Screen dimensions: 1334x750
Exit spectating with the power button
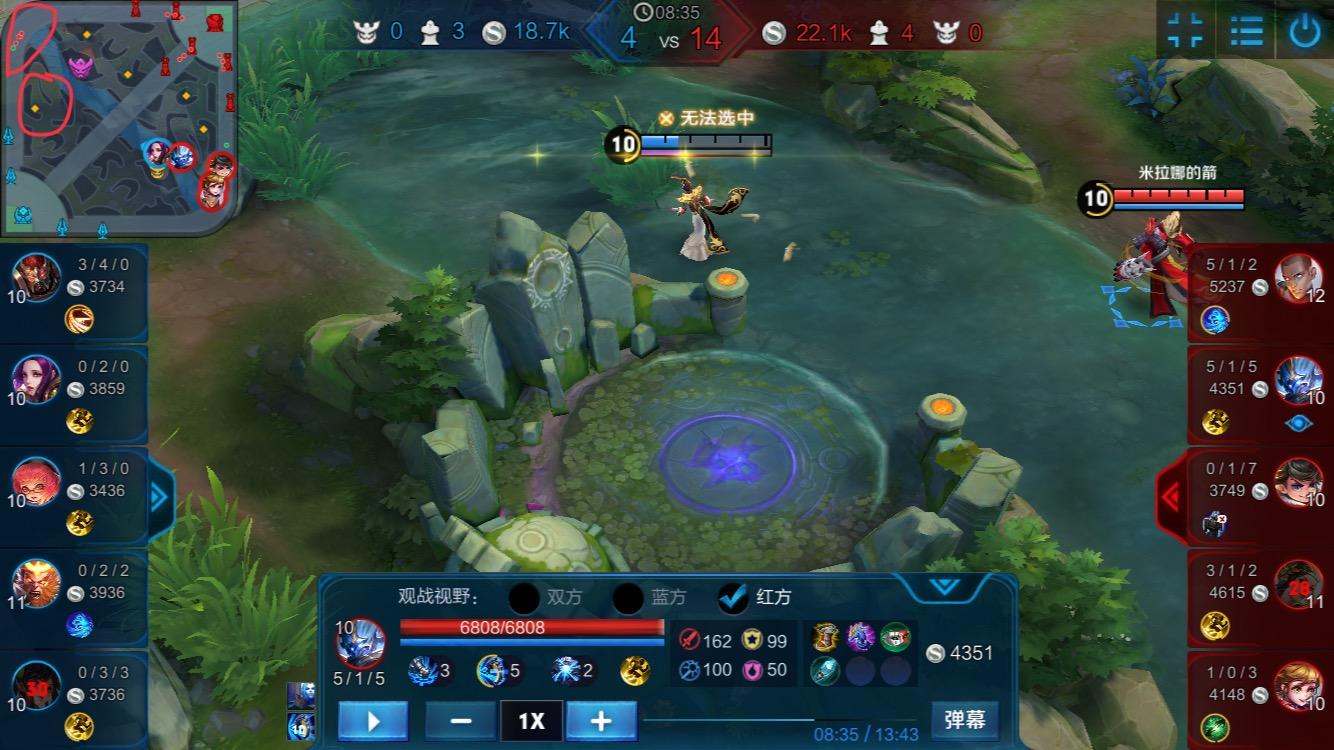[1304, 31]
